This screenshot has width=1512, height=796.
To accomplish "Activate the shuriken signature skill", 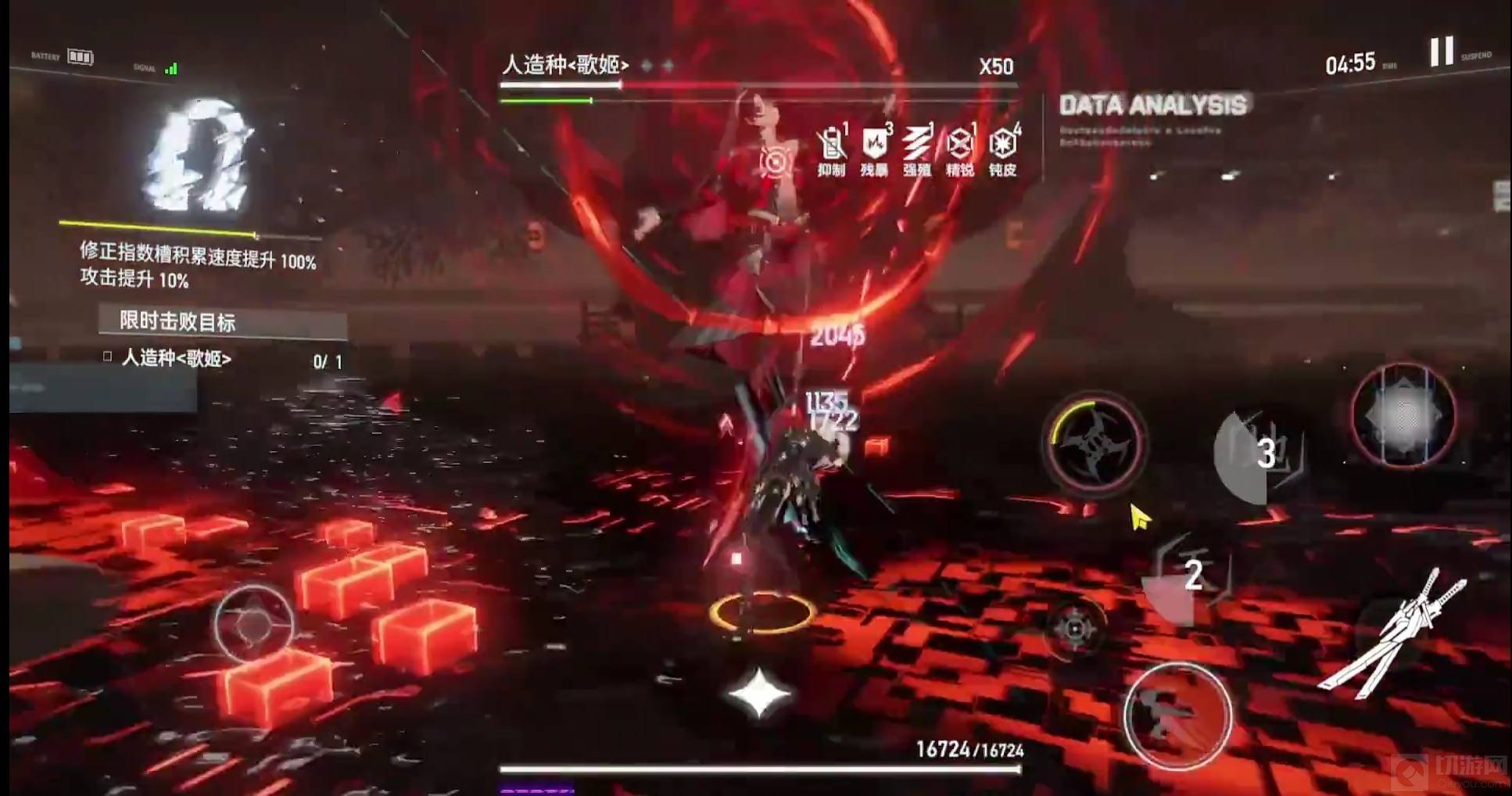I will [1095, 446].
